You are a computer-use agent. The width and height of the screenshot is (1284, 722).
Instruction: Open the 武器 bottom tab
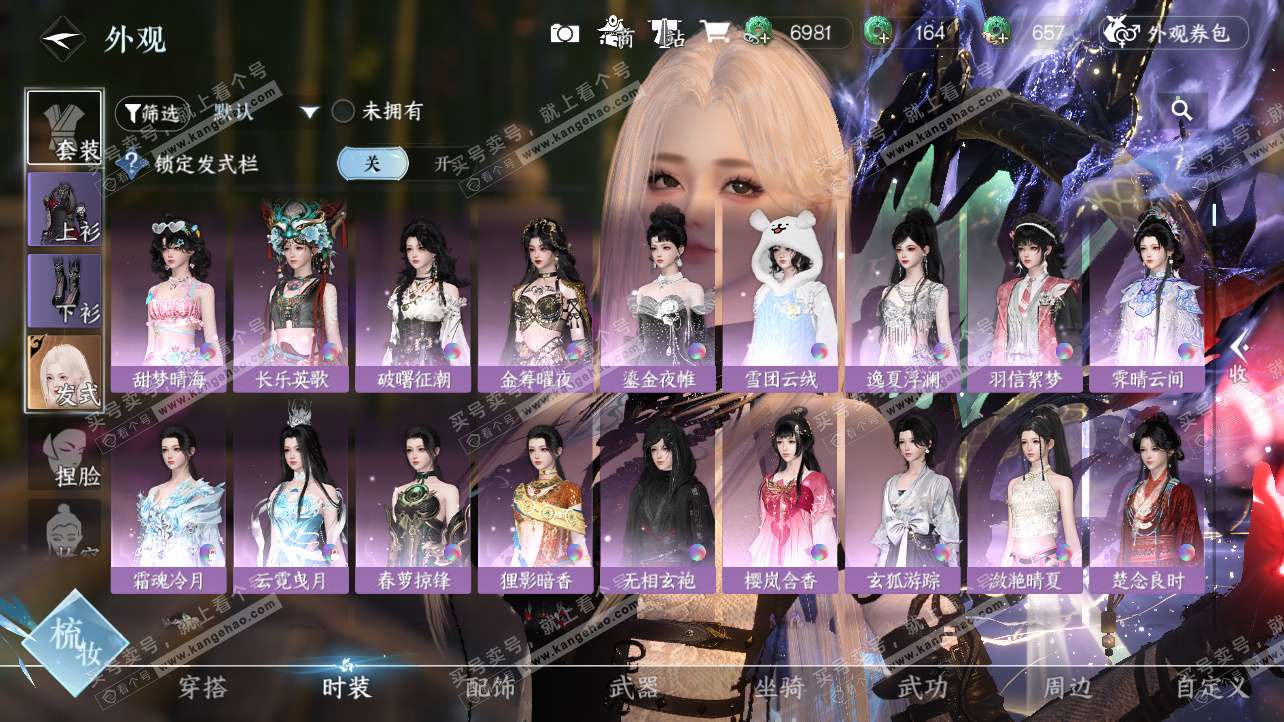634,688
